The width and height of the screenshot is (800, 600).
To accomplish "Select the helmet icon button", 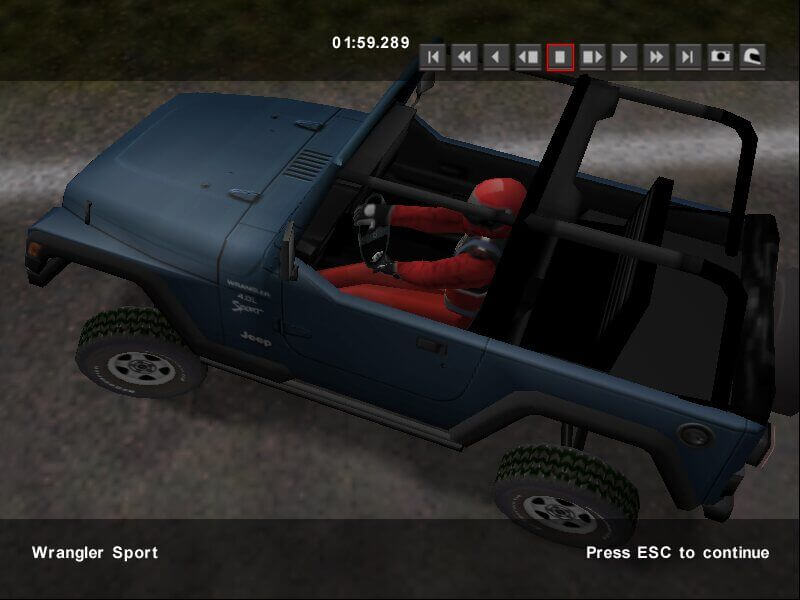I will [752, 57].
